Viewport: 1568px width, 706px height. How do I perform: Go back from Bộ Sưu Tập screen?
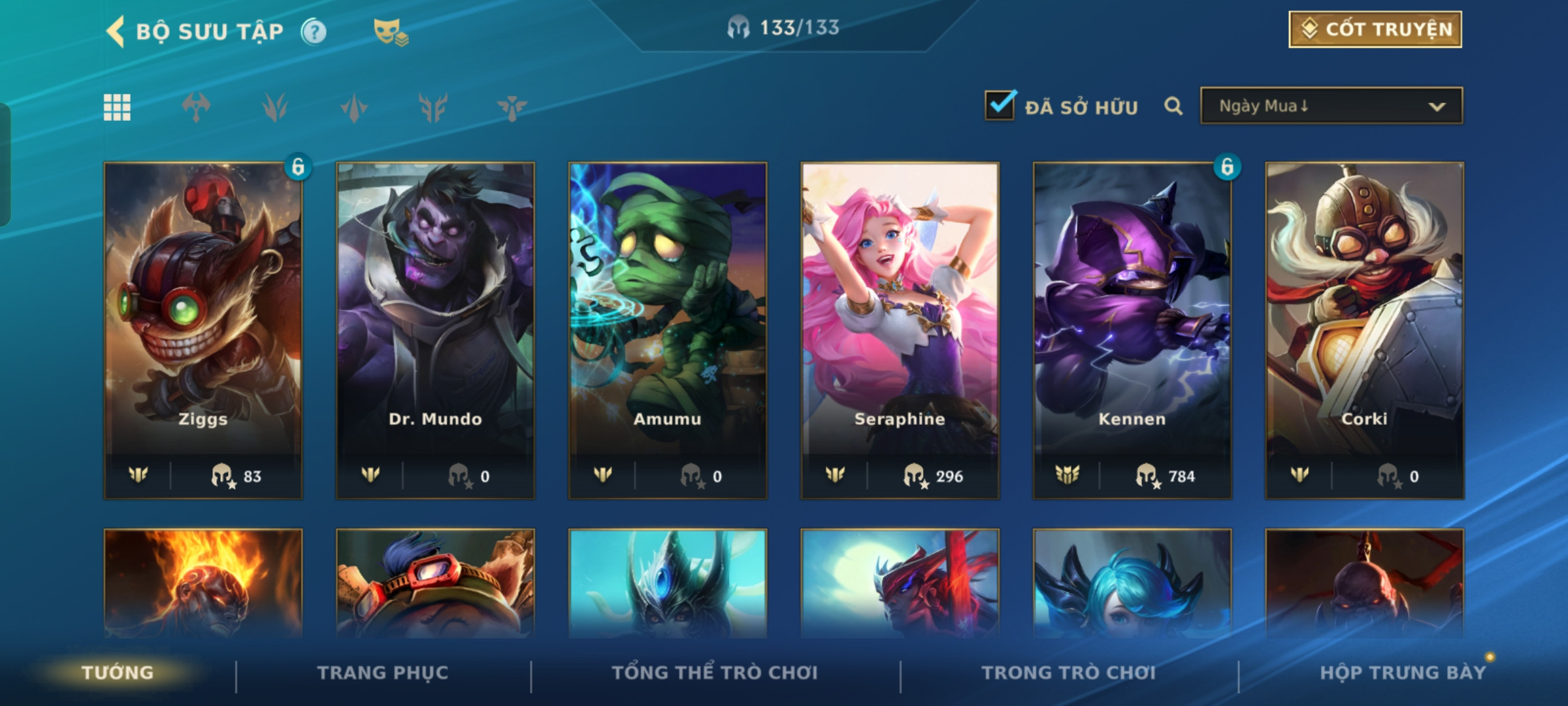tap(116, 31)
